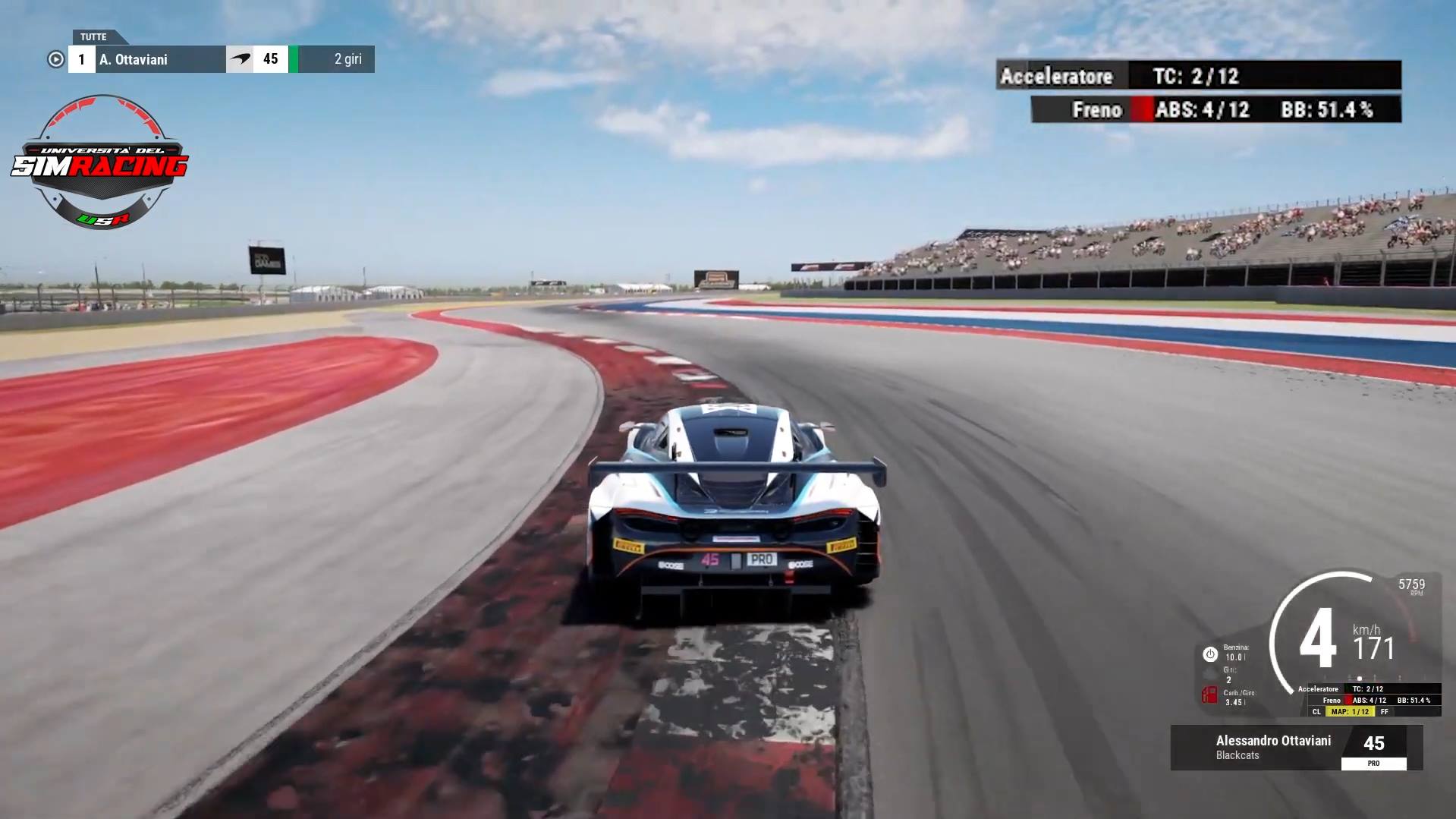
Task: Click the green sector bar beside car 45
Action: tap(292, 58)
